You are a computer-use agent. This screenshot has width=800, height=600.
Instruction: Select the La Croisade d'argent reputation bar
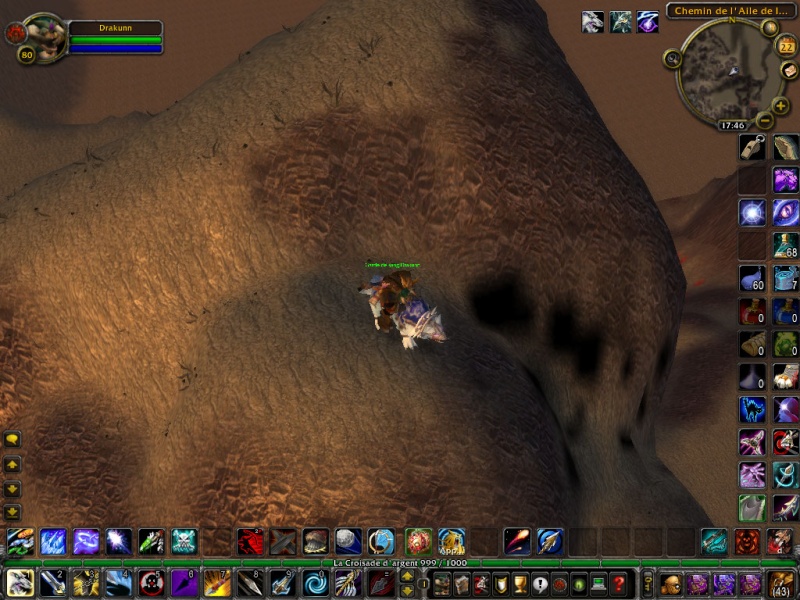click(x=400, y=564)
